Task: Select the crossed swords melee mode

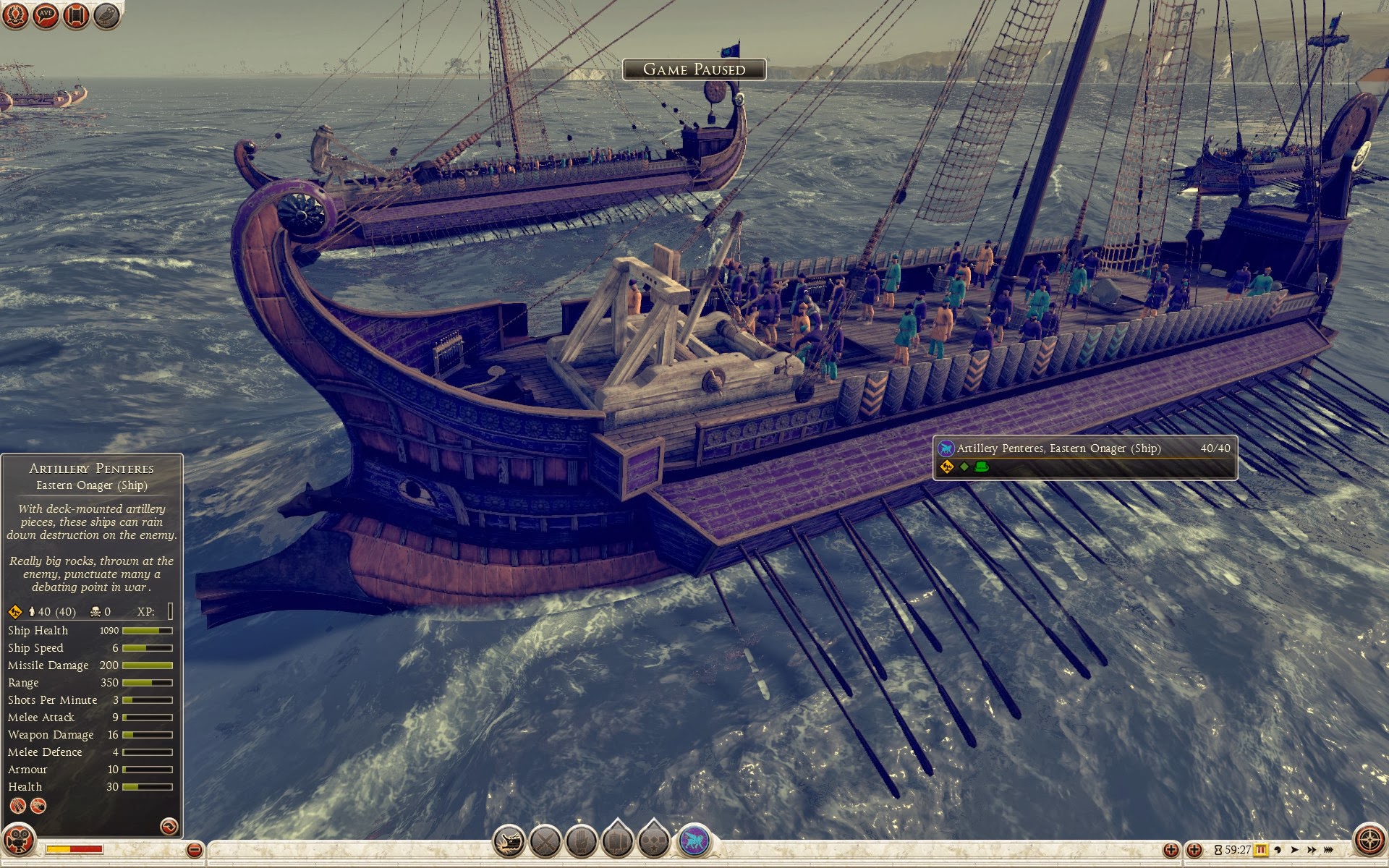Action: coord(545,841)
